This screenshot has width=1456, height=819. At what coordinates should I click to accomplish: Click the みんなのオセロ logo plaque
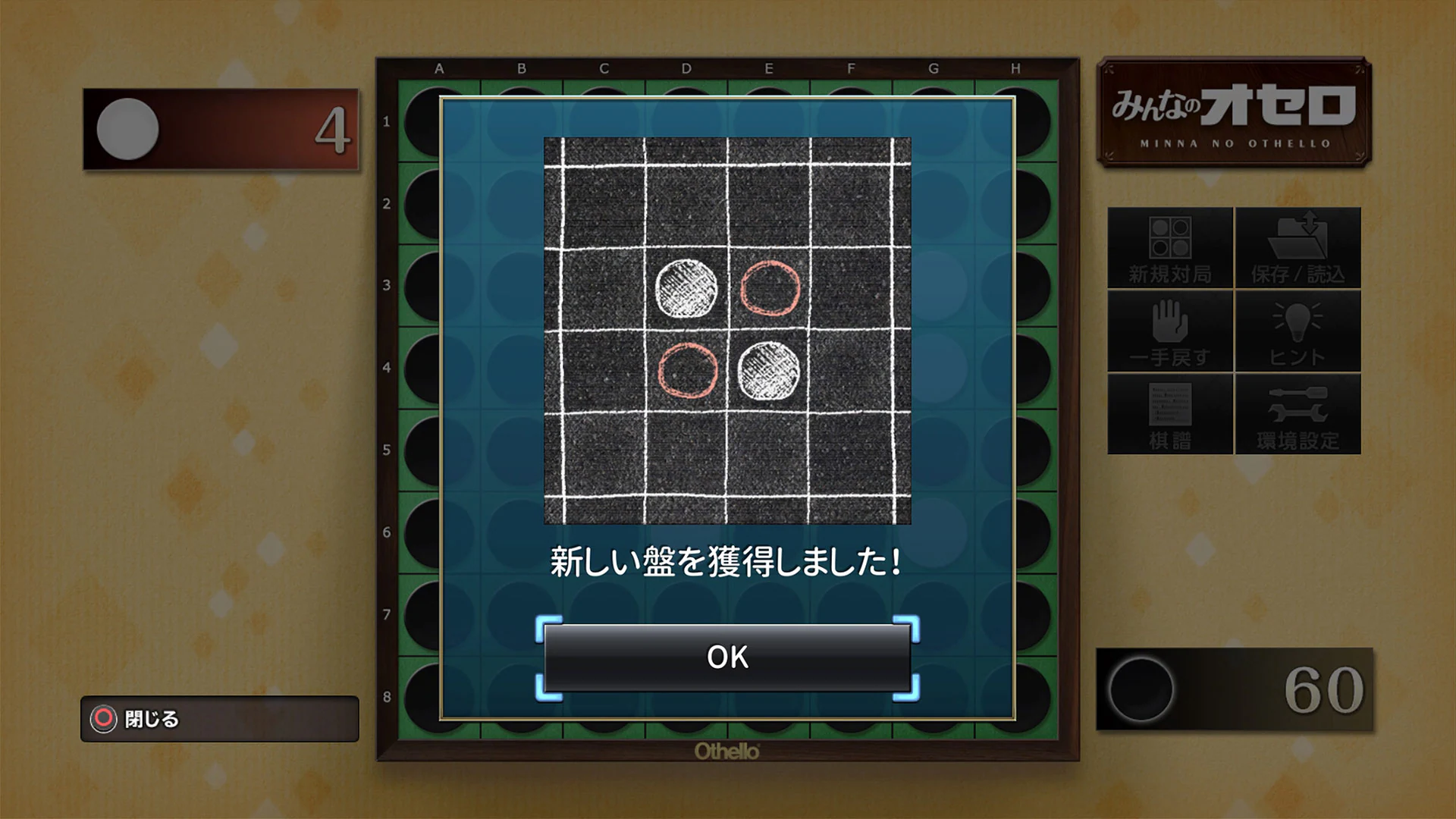[x=1235, y=111]
